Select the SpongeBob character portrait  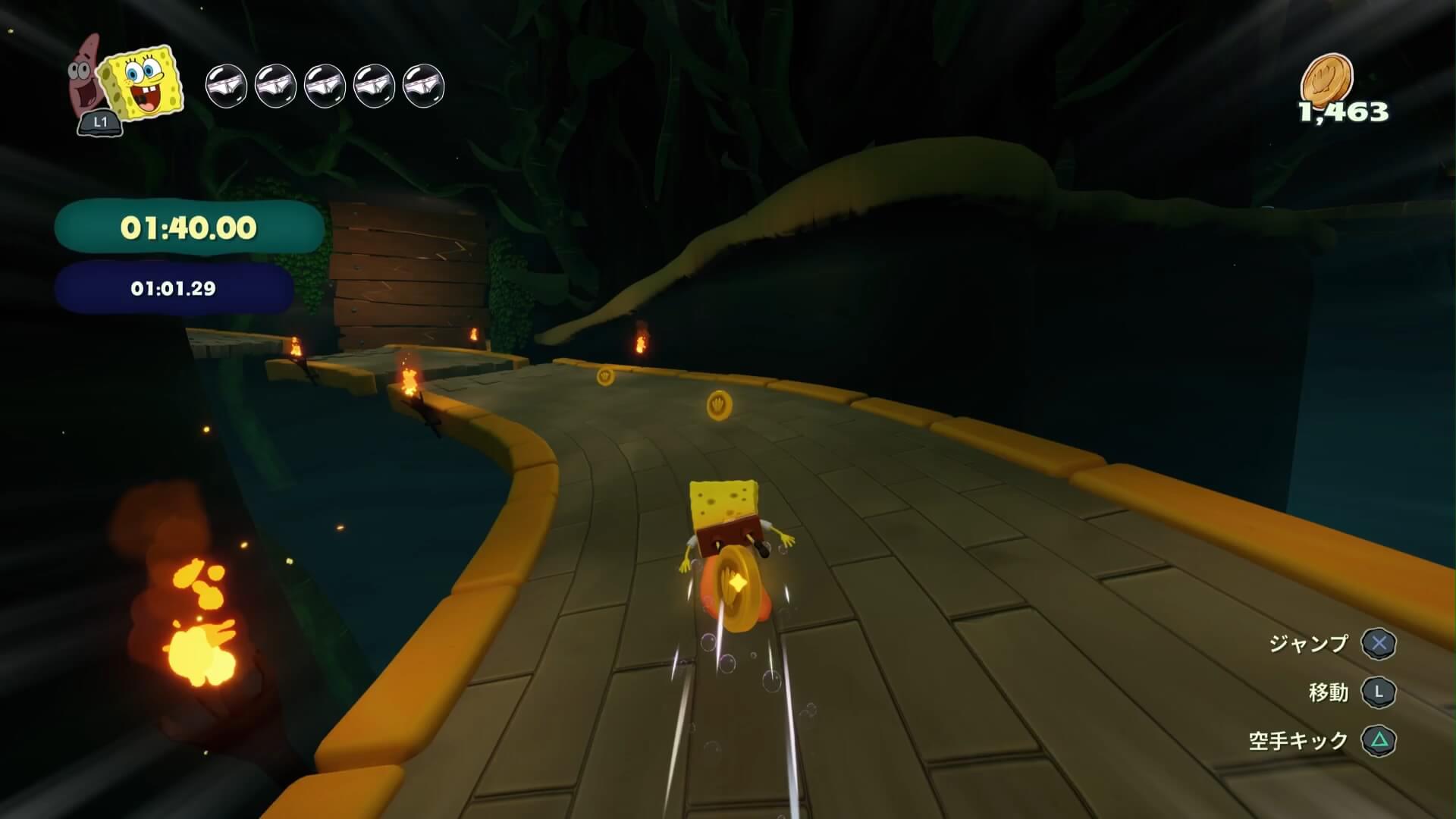(144, 85)
